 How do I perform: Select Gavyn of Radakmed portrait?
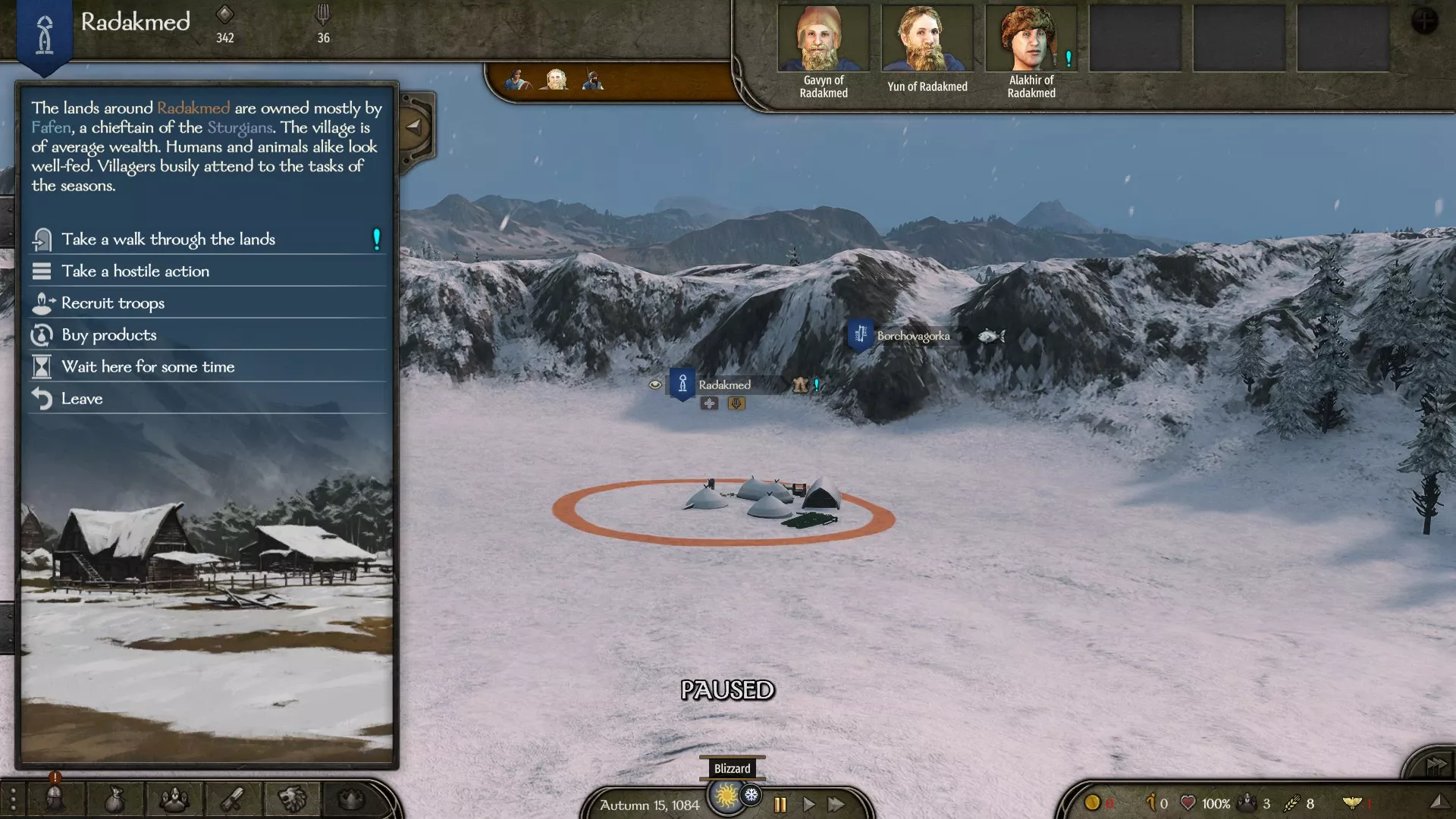pos(824,39)
